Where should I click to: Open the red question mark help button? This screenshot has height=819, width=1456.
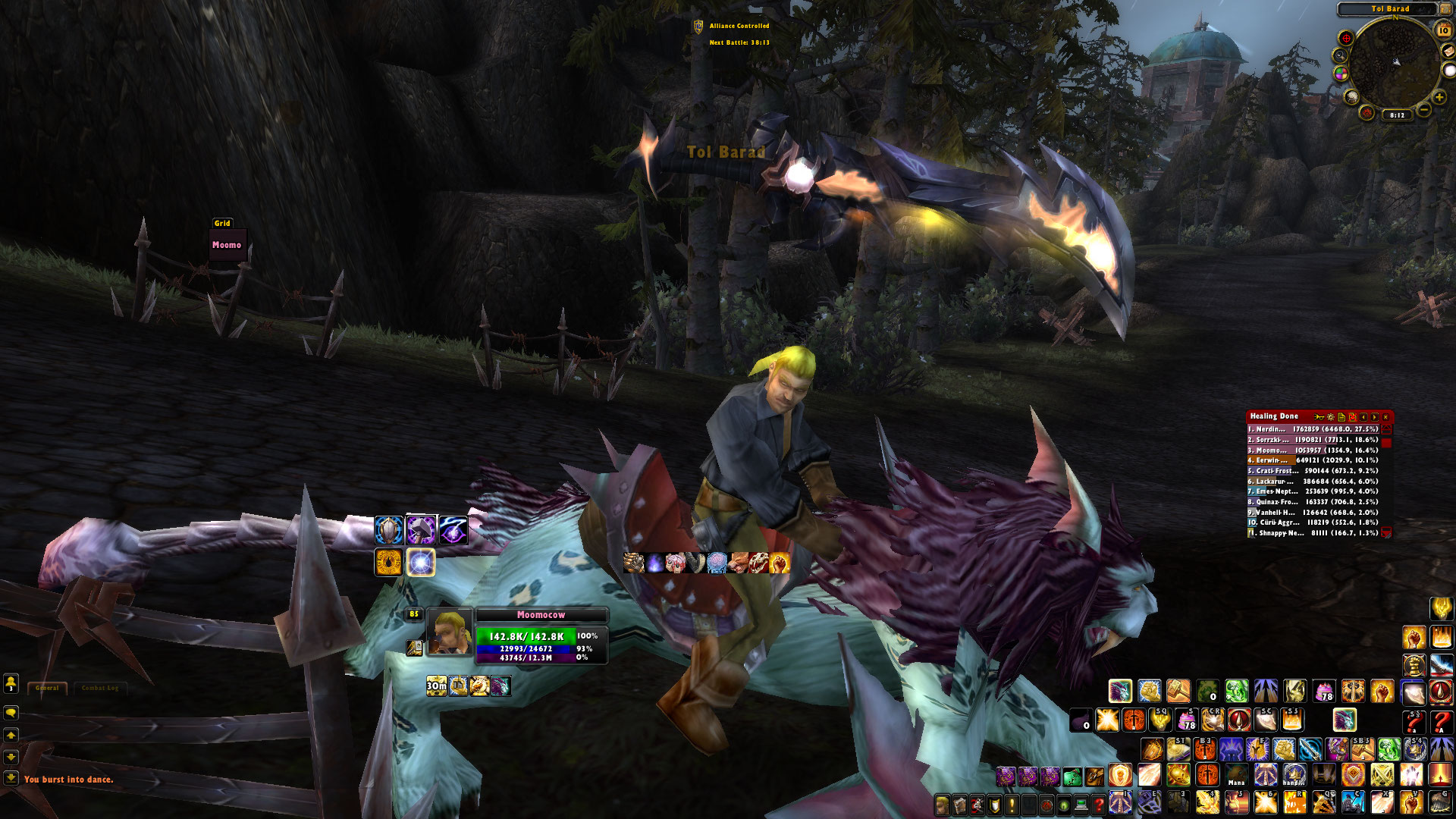[x=1098, y=804]
